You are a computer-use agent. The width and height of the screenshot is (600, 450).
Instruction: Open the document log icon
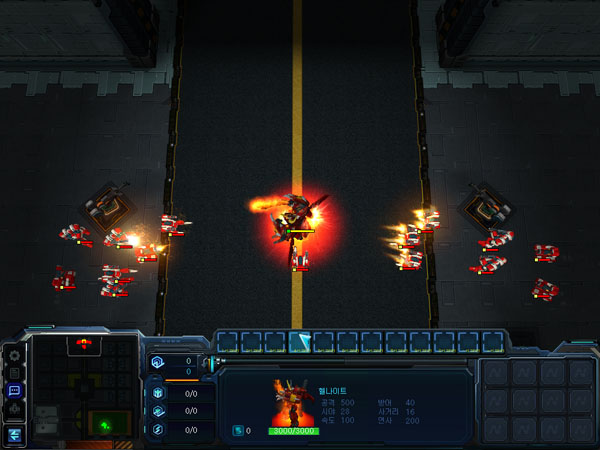click(14, 372)
